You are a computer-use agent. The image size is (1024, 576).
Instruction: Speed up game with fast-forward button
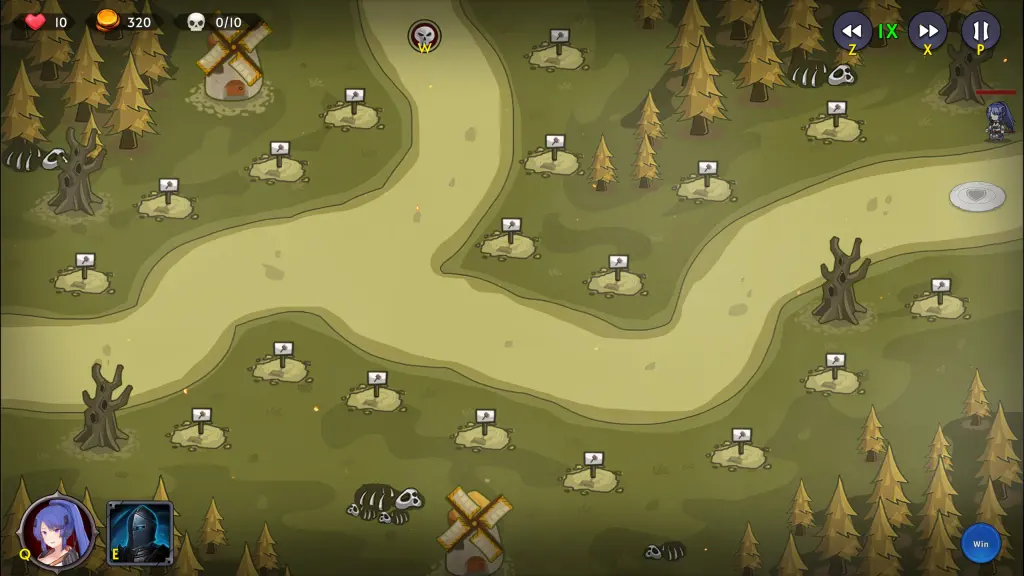(x=927, y=30)
